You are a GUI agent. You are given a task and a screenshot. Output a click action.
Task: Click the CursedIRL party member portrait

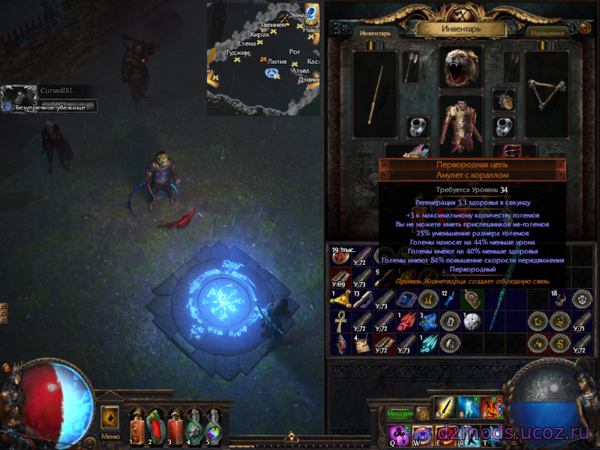point(14,97)
